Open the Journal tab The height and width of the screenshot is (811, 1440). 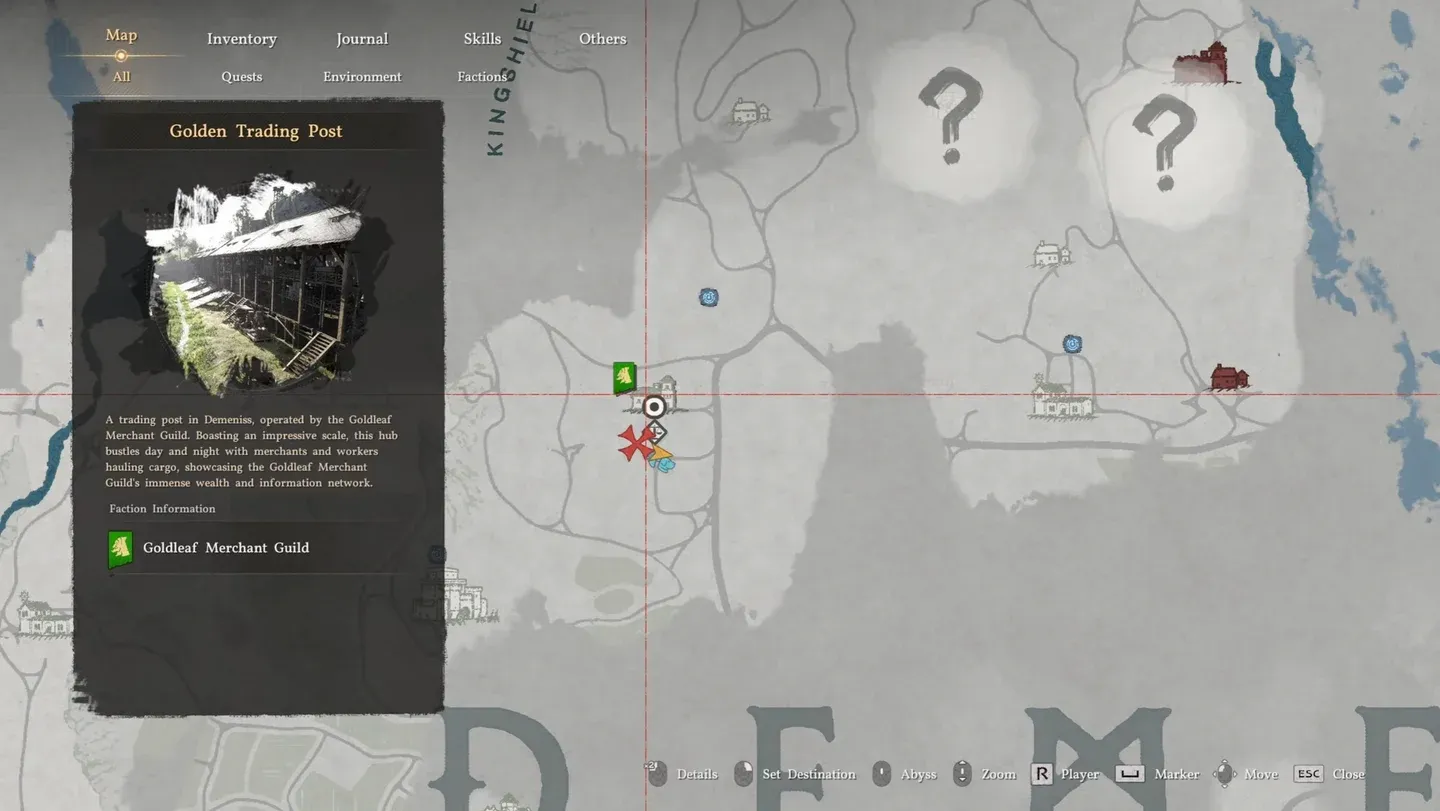point(362,39)
